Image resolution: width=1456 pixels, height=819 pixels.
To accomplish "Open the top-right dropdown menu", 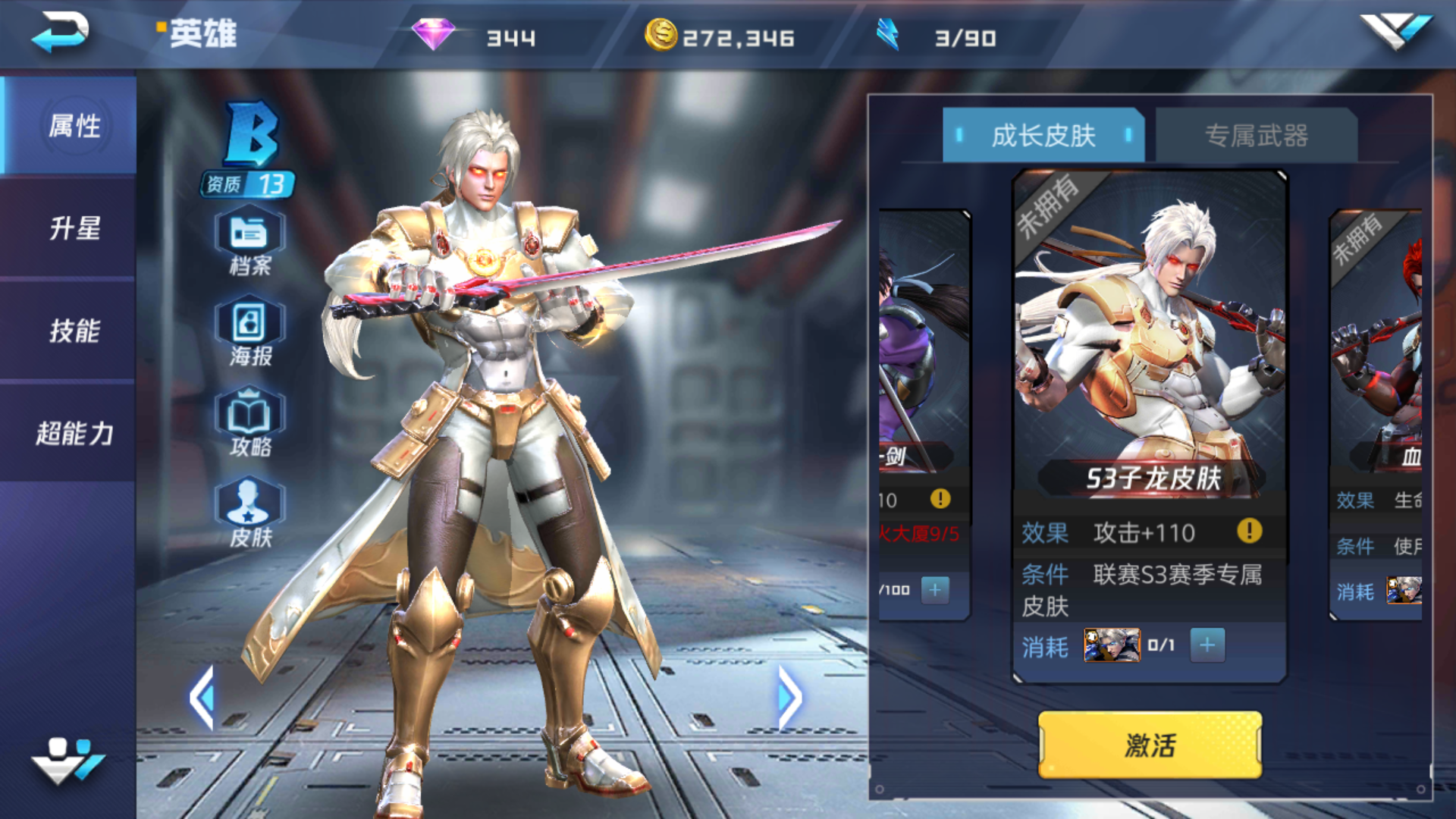I will [x=1395, y=32].
